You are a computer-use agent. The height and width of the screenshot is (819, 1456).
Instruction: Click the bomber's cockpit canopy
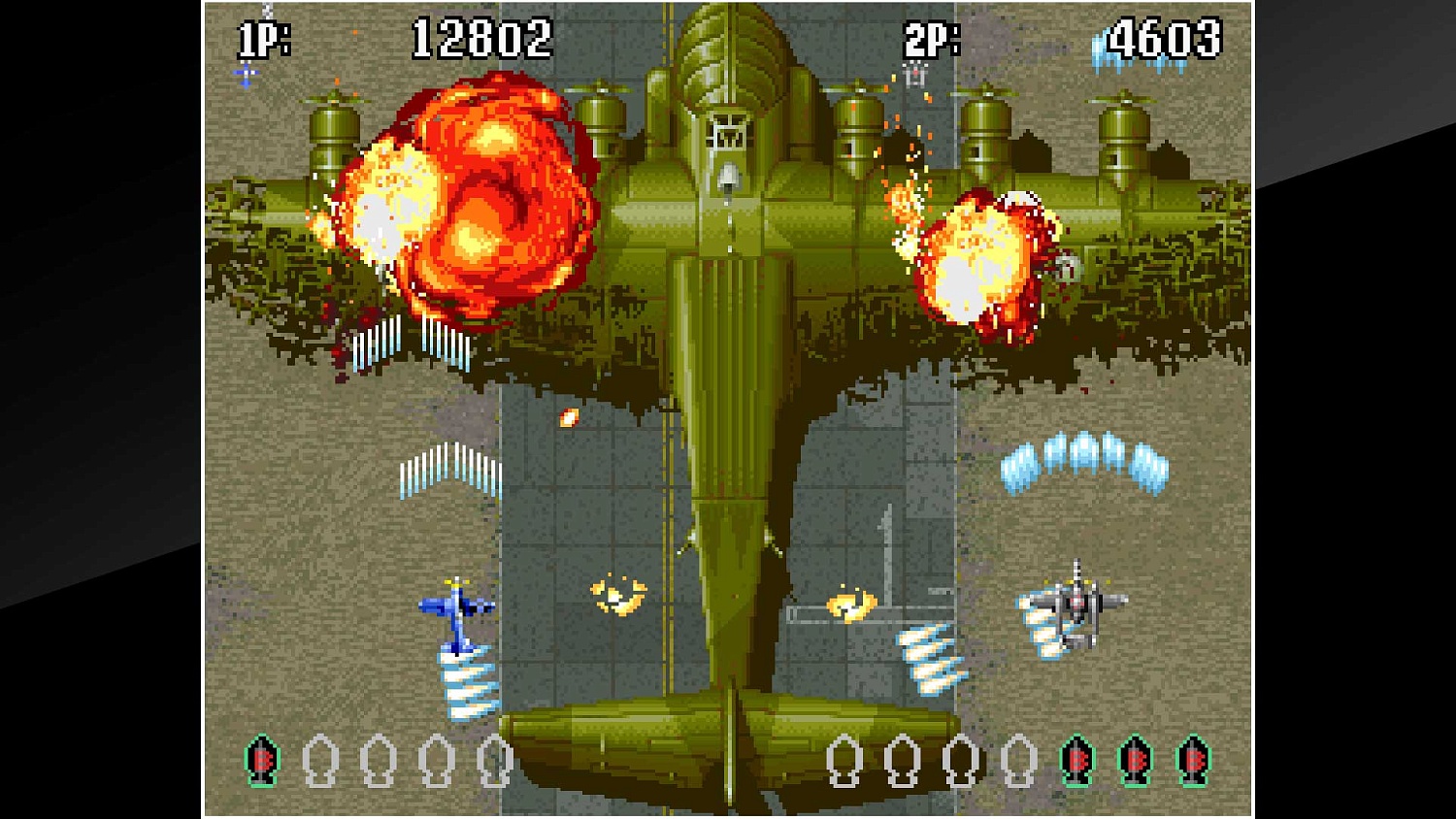[728, 136]
